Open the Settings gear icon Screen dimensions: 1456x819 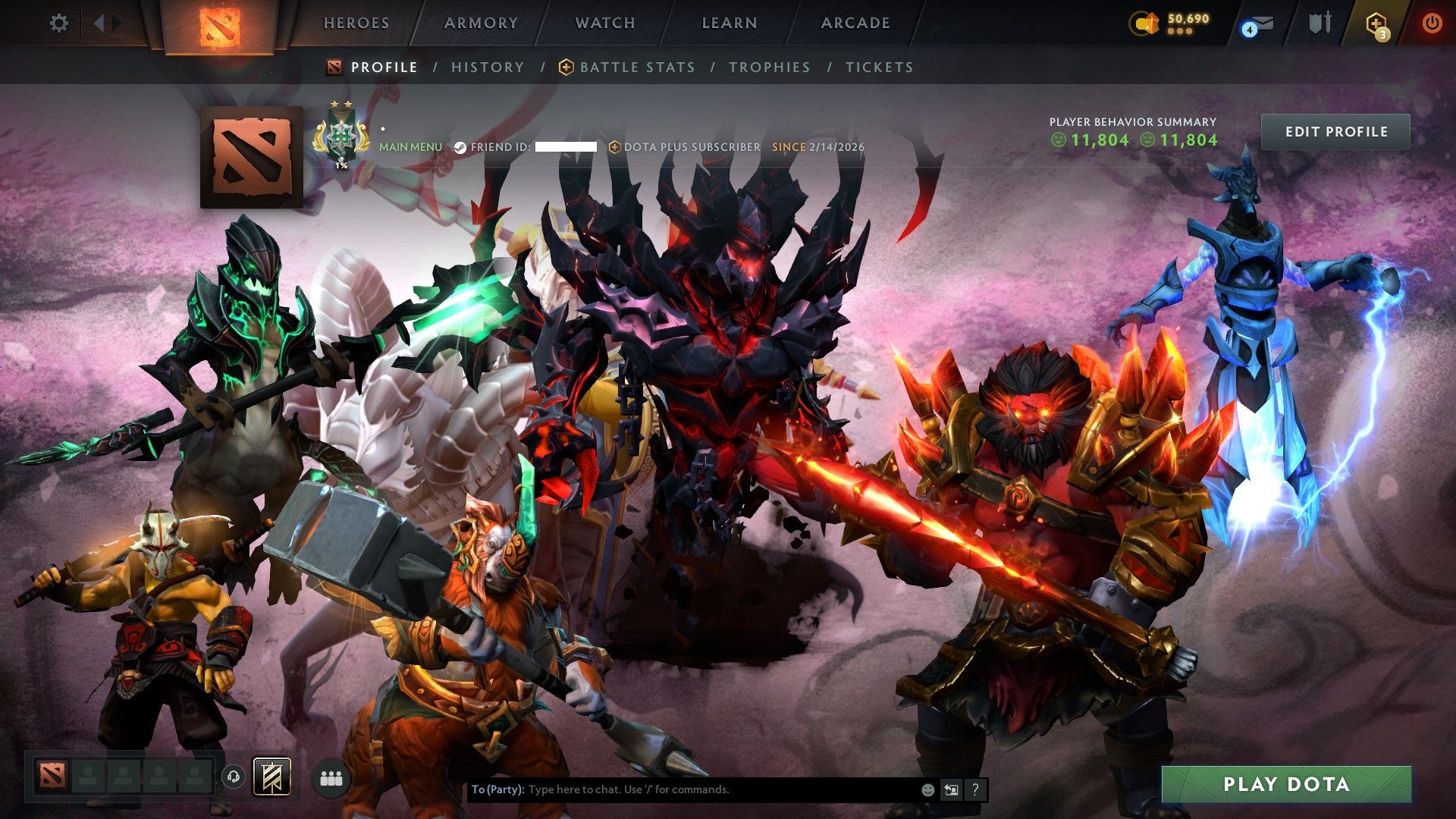coord(59,23)
